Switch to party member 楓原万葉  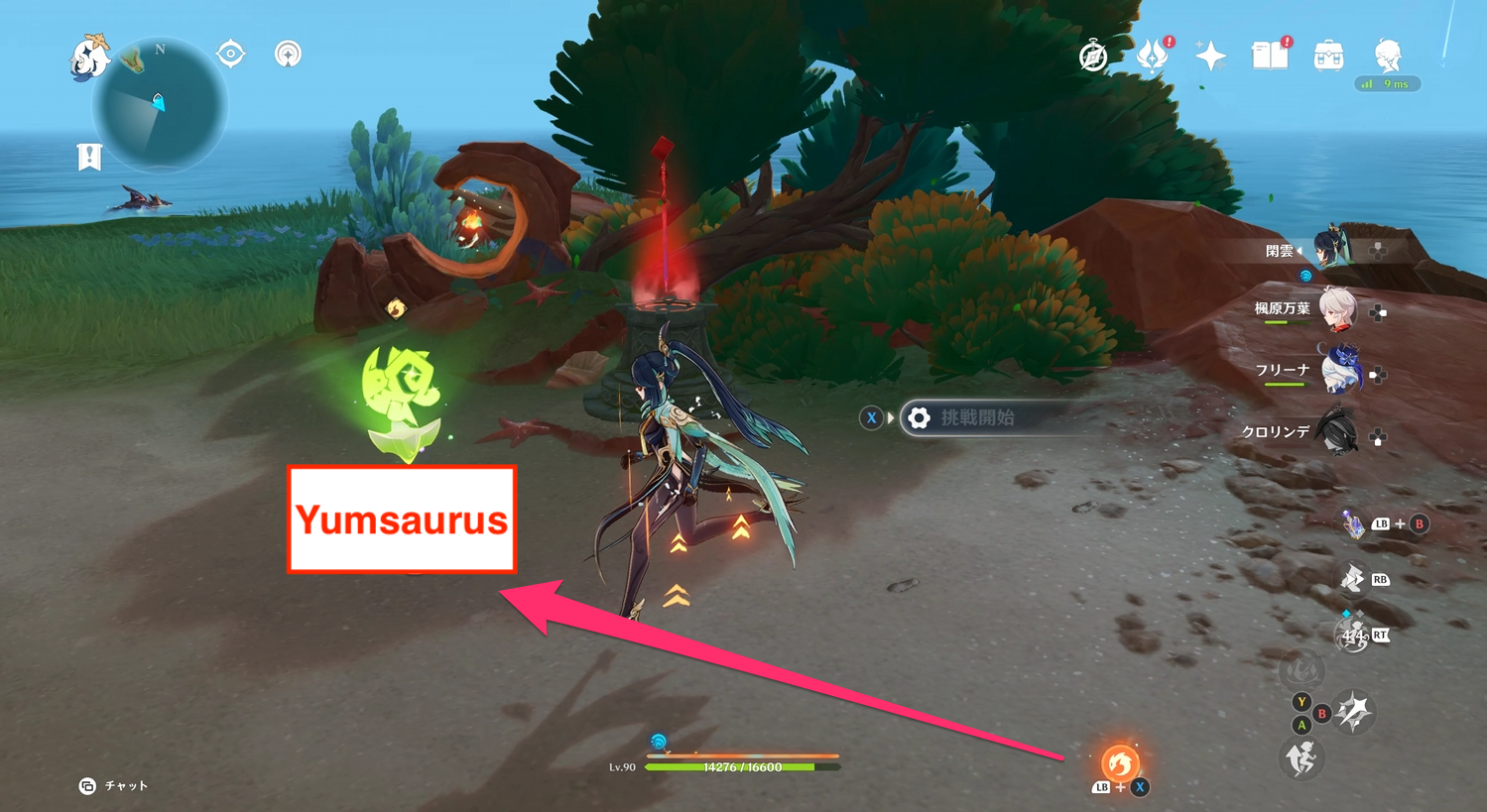[1337, 310]
